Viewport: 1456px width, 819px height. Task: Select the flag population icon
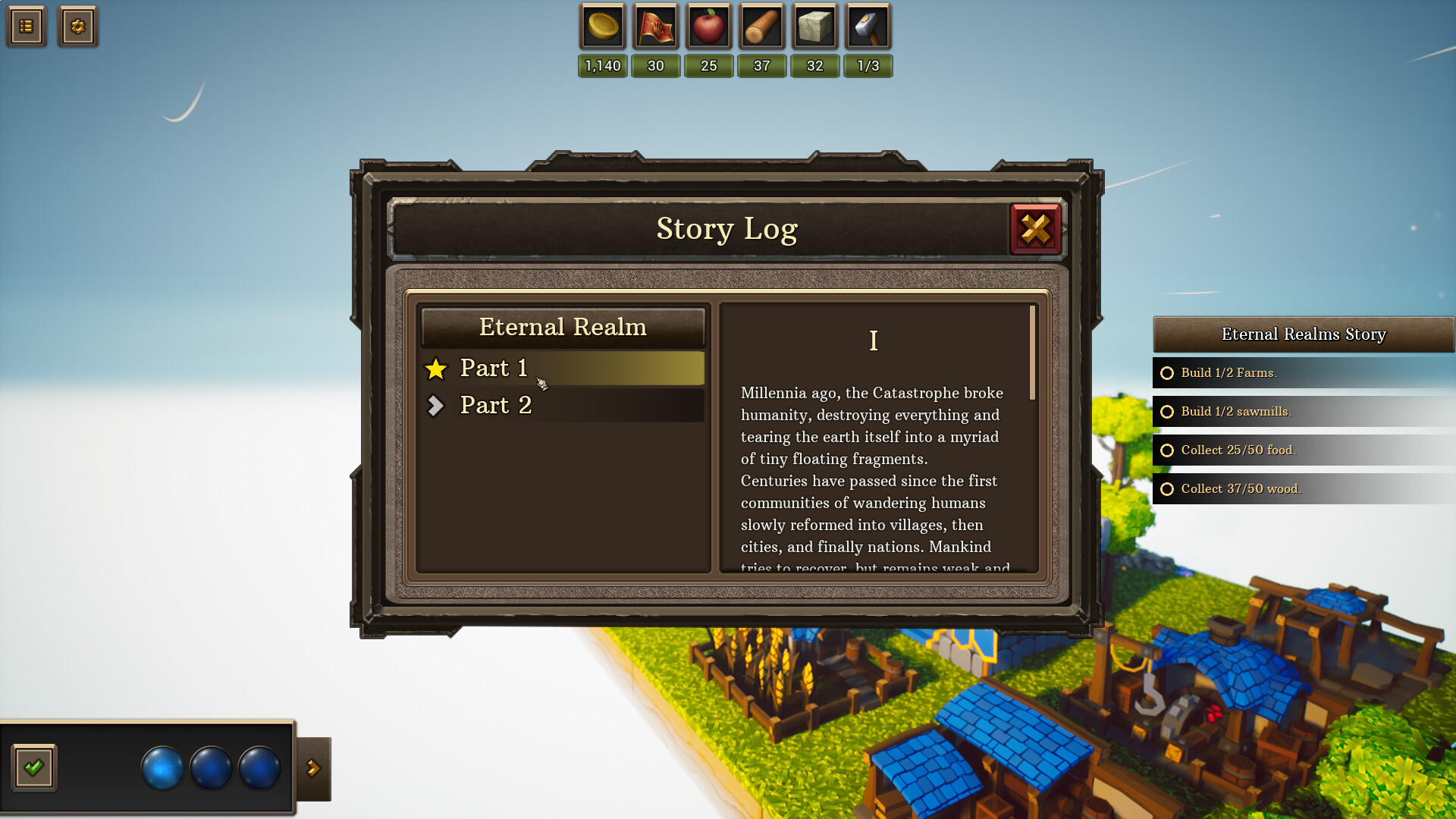point(656,26)
